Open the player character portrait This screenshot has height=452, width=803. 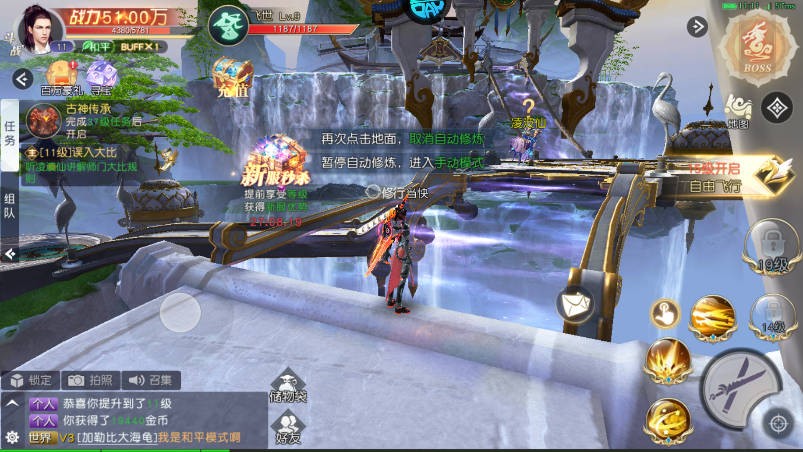(41, 24)
